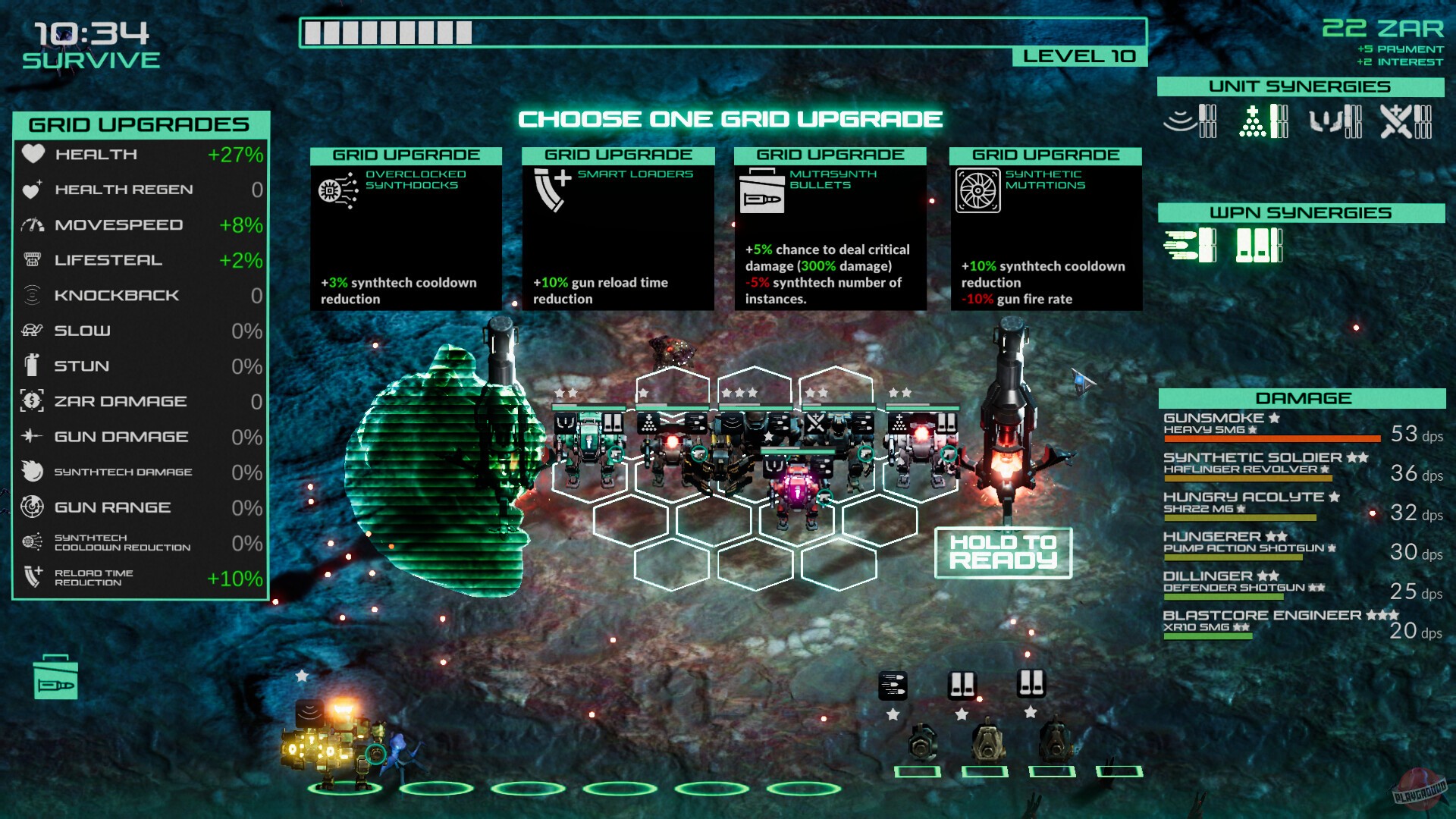Choose the Smart Loaders grid upgrade card
Viewport: 1456px width, 819px height.
click(x=618, y=227)
